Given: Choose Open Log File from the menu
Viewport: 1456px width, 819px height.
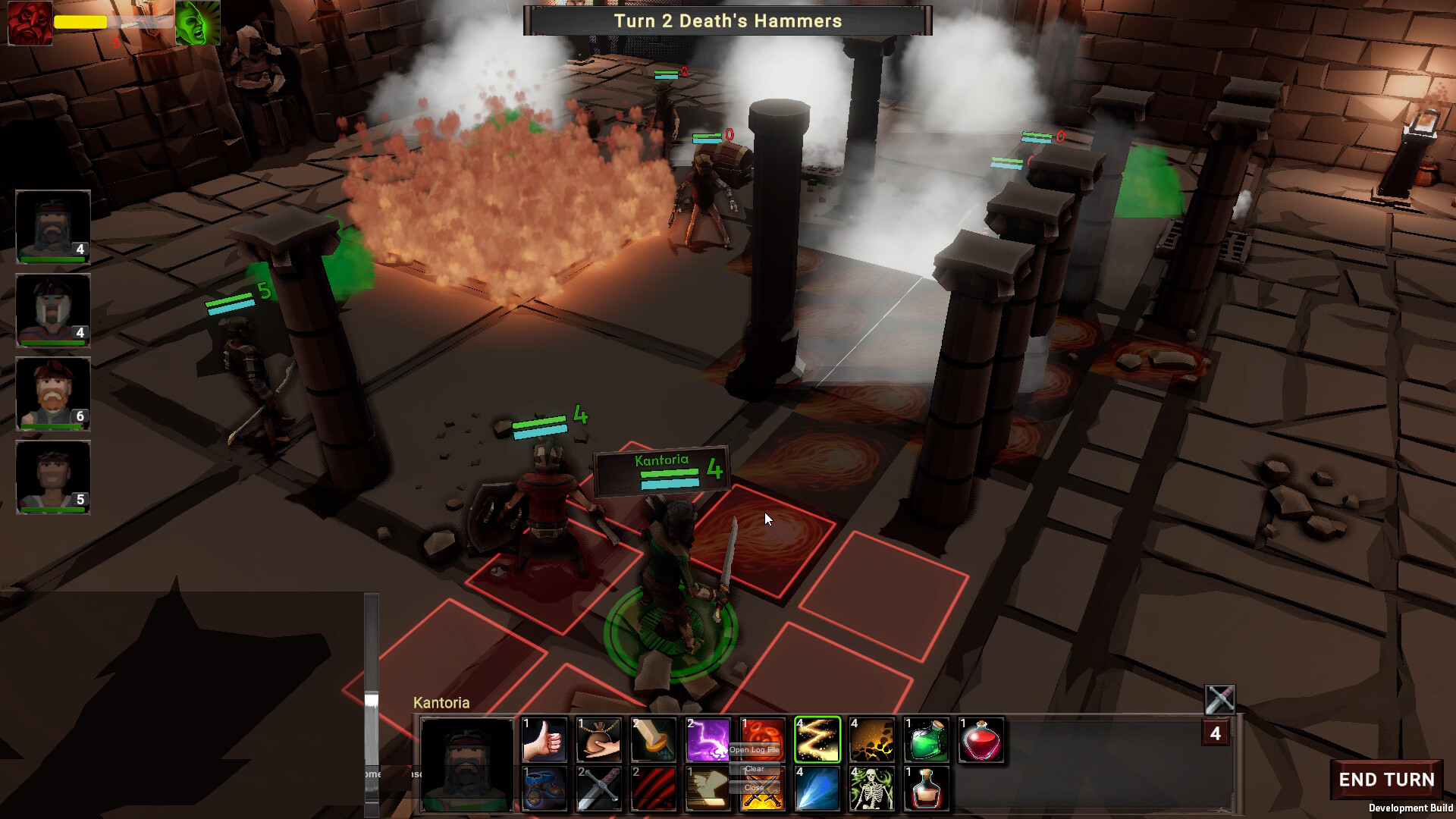Looking at the screenshot, I should (755, 749).
